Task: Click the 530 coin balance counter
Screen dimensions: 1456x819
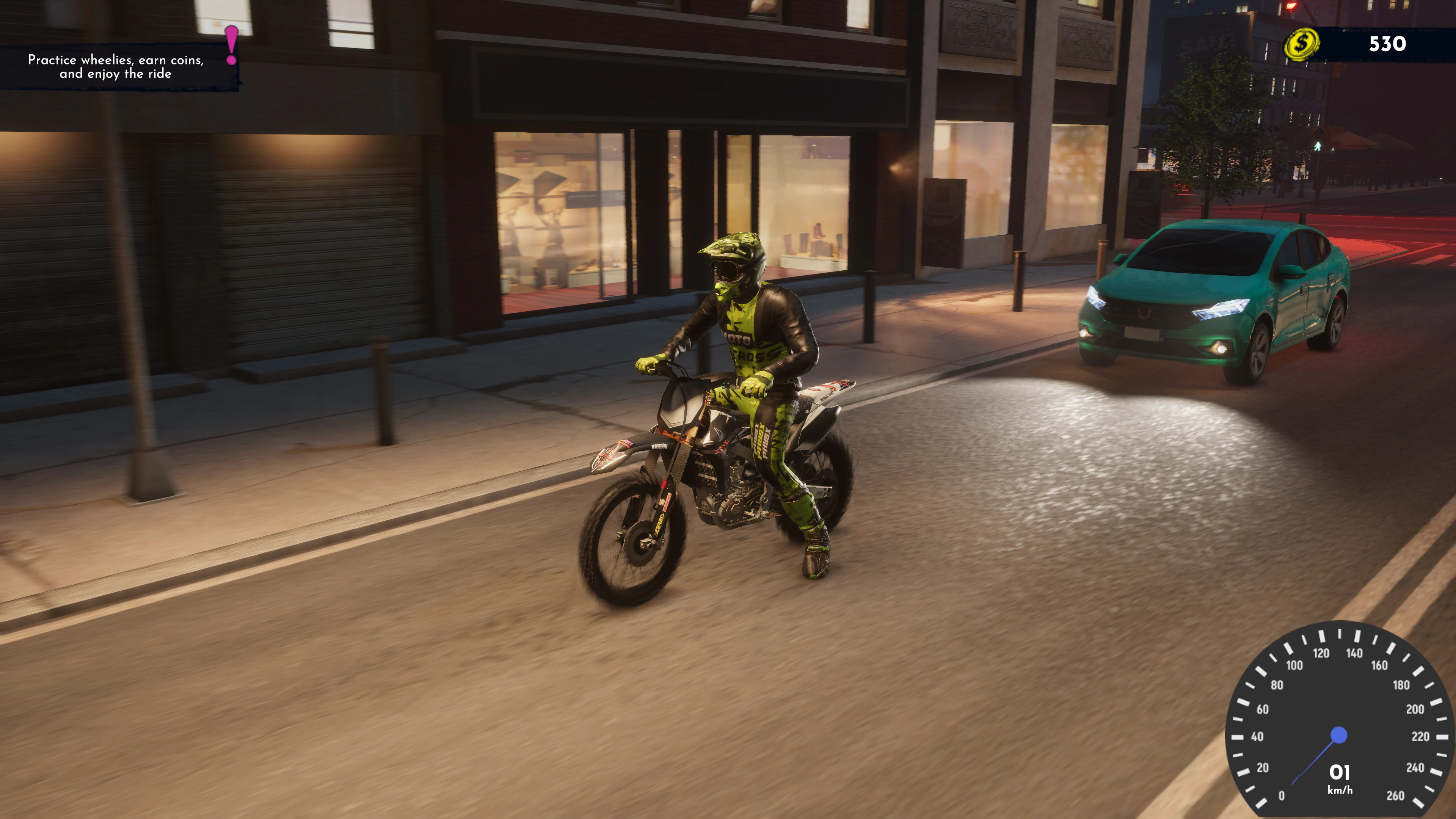Action: point(1388,44)
